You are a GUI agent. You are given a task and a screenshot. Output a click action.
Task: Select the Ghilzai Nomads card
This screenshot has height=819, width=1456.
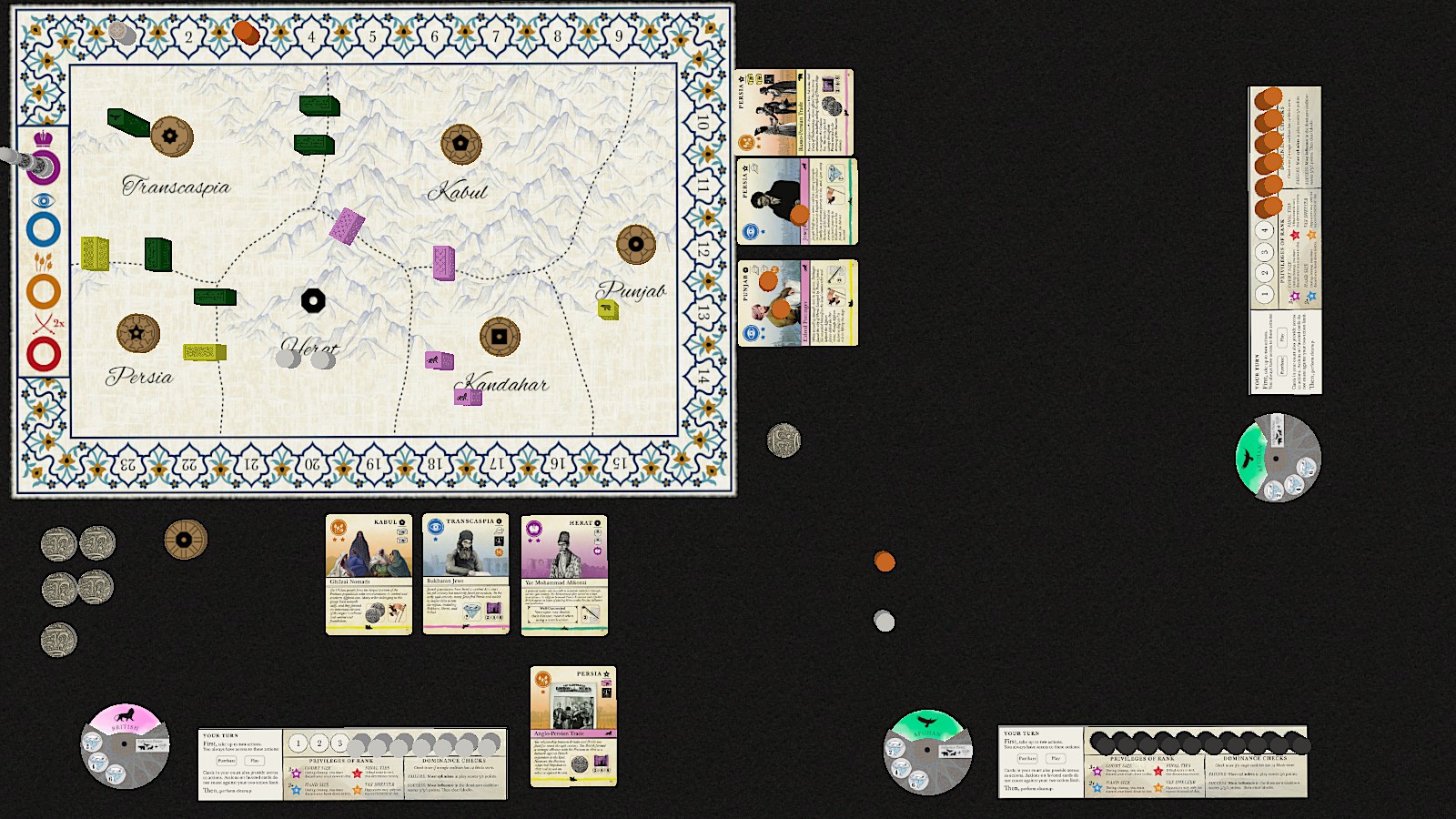[x=369, y=574]
